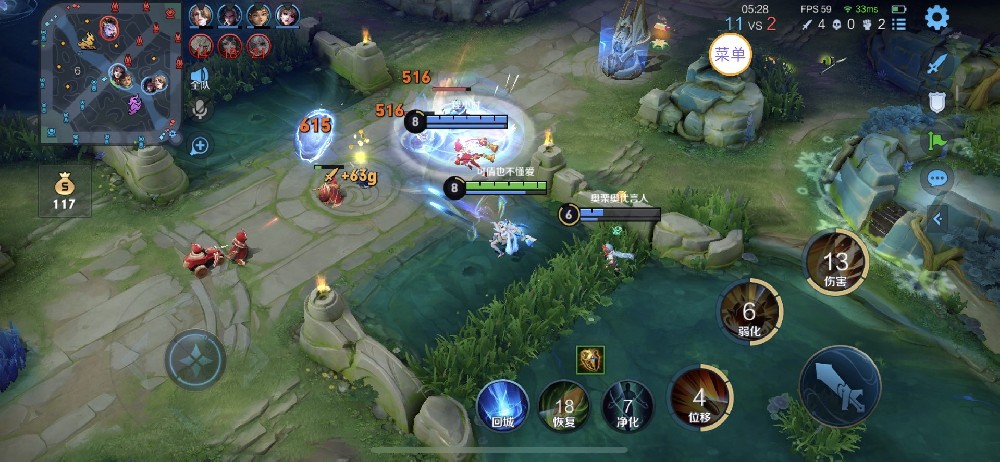Send the defend signal with the shield icon
The width and height of the screenshot is (1000, 462).
coord(937,101)
